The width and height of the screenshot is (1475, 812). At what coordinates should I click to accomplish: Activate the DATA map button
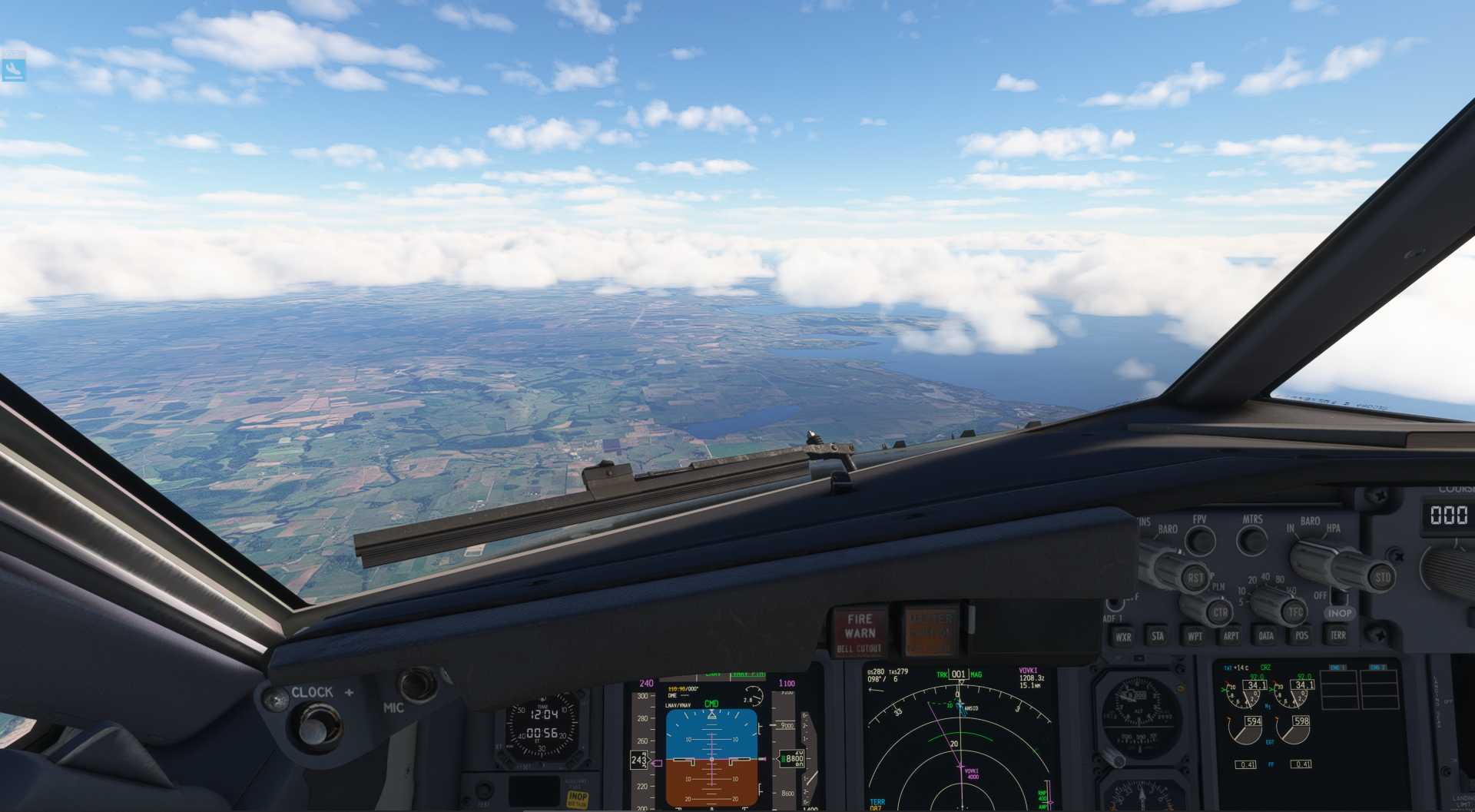[x=1266, y=635]
